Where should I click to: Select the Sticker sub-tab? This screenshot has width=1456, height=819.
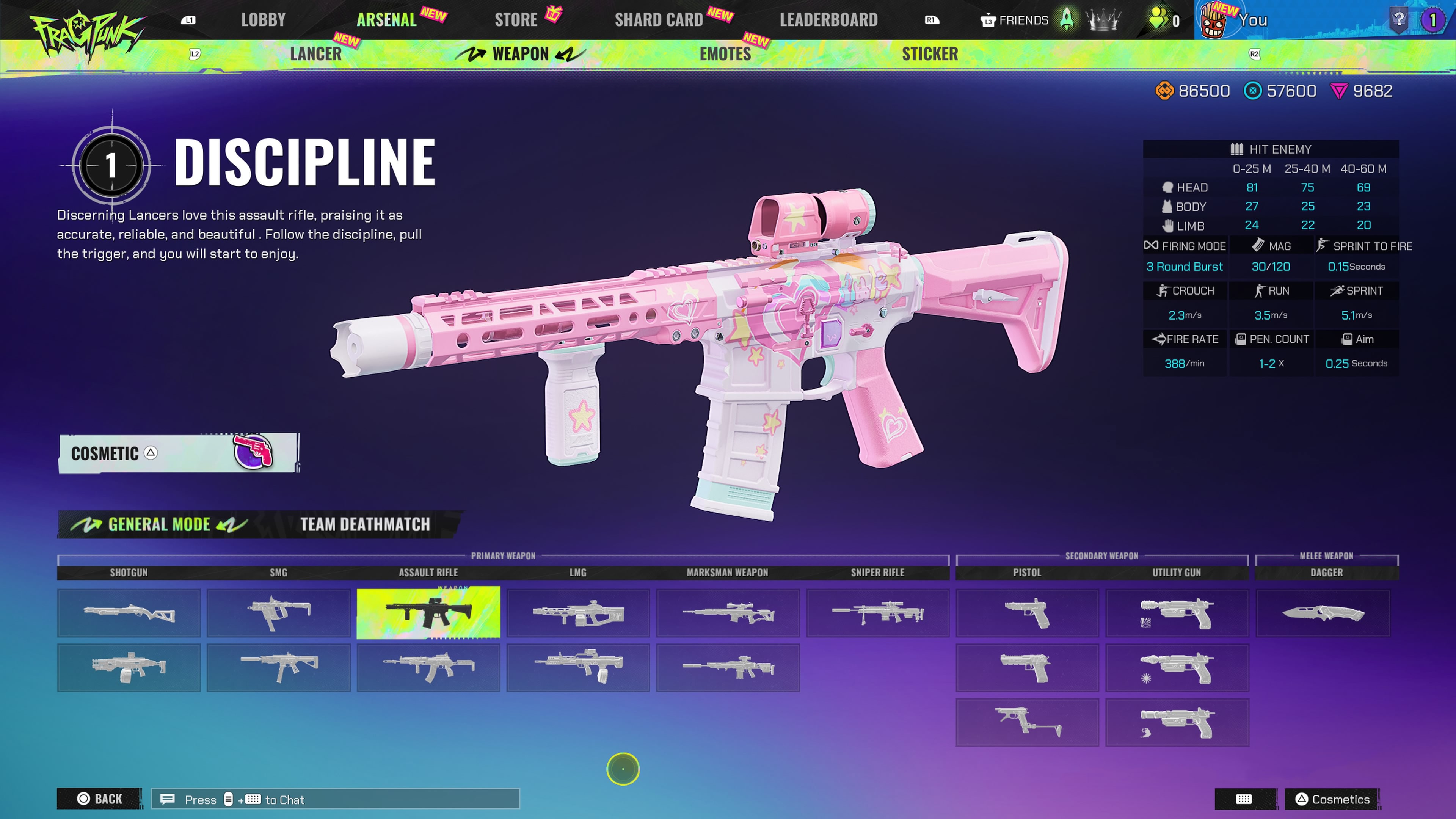930,54
